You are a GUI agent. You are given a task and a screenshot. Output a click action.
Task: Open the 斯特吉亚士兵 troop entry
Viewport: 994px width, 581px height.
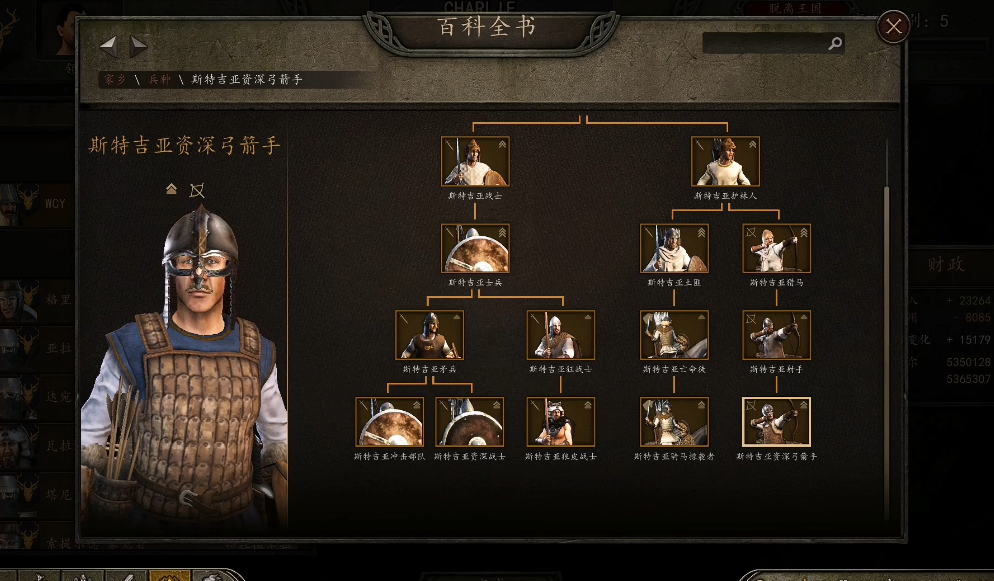[475, 248]
